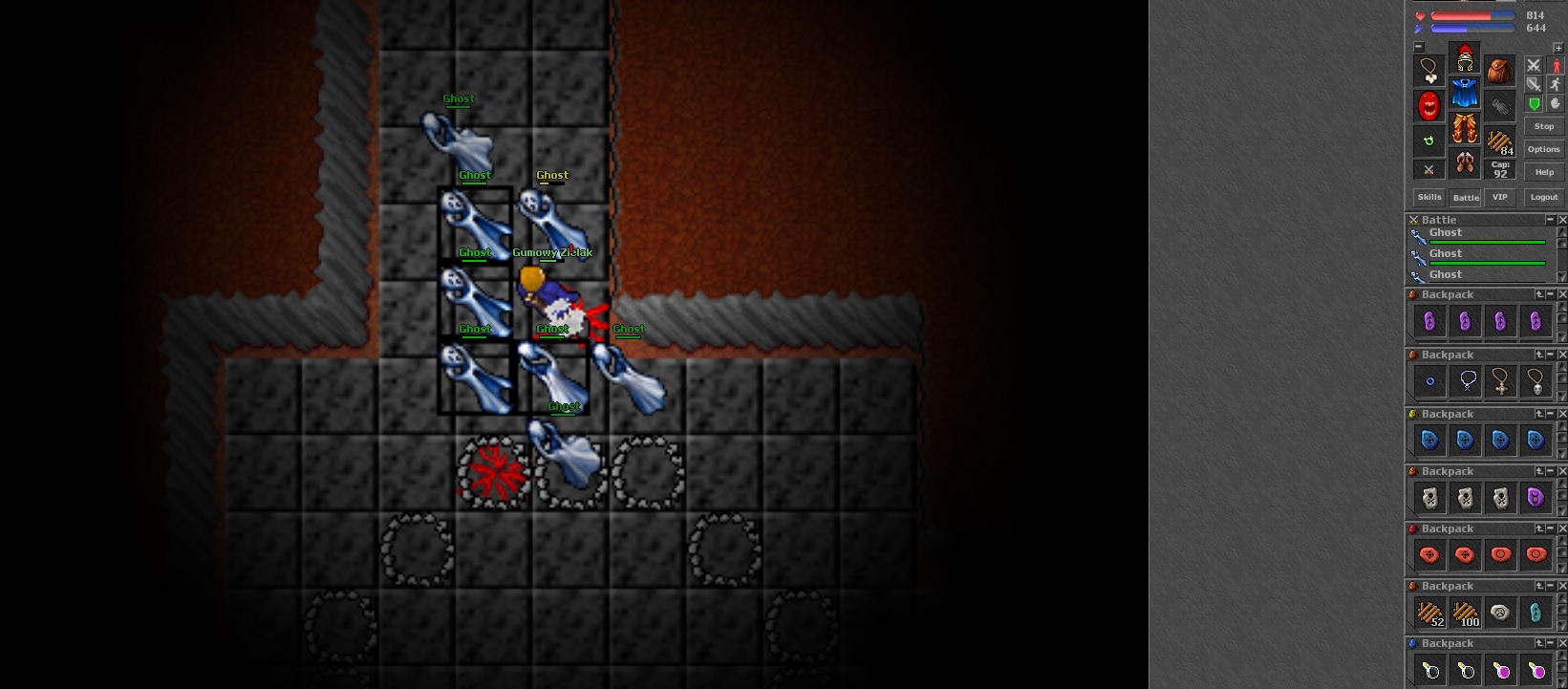Open the Skills window
Screen dimensions: 1568x689
pos(1429,197)
